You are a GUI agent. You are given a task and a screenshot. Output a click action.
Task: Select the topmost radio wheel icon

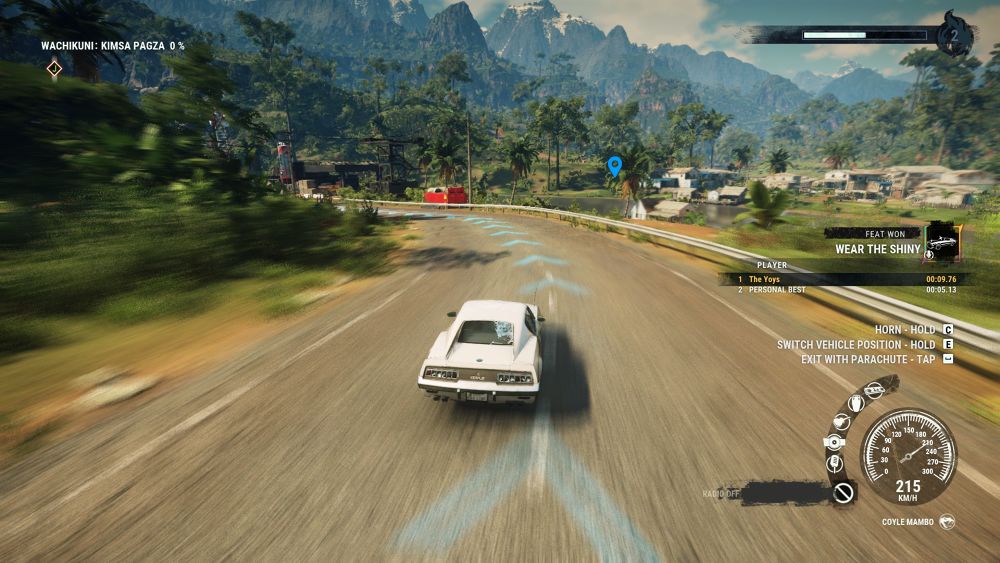[875, 390]
